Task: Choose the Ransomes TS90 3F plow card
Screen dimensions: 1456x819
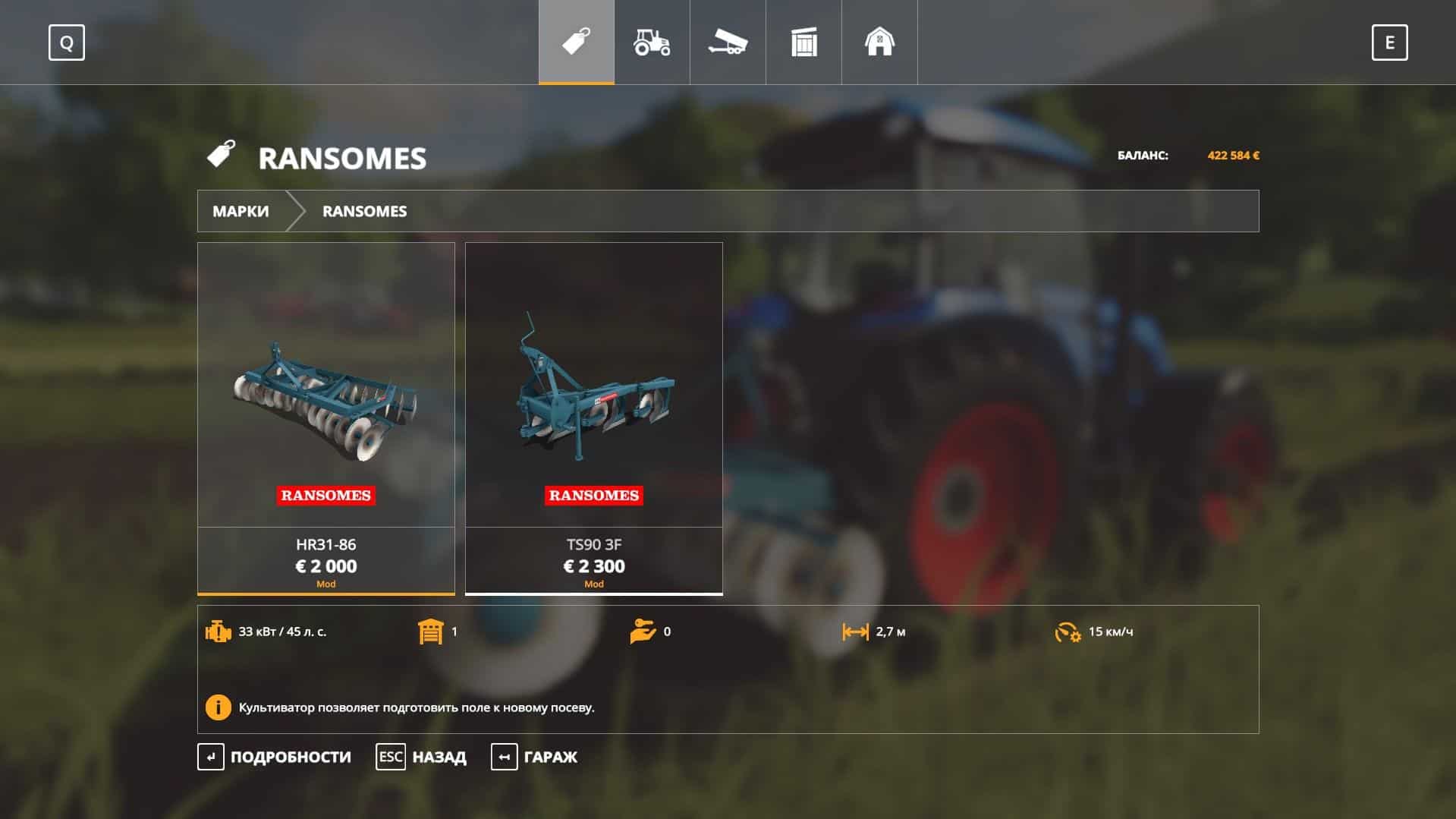Action: [x=593, y=417]
